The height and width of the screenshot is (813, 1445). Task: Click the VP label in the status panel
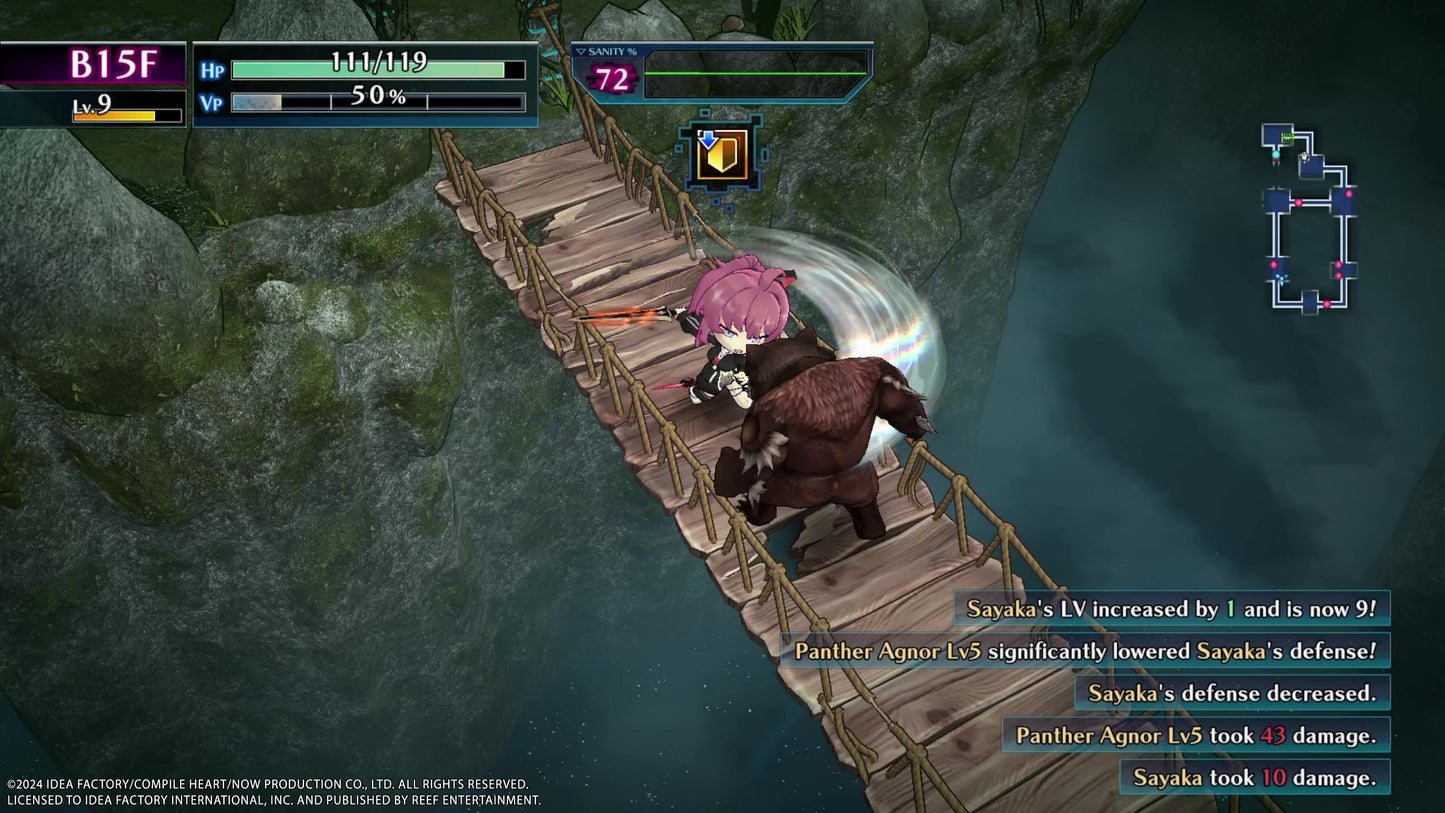point(211,100)
